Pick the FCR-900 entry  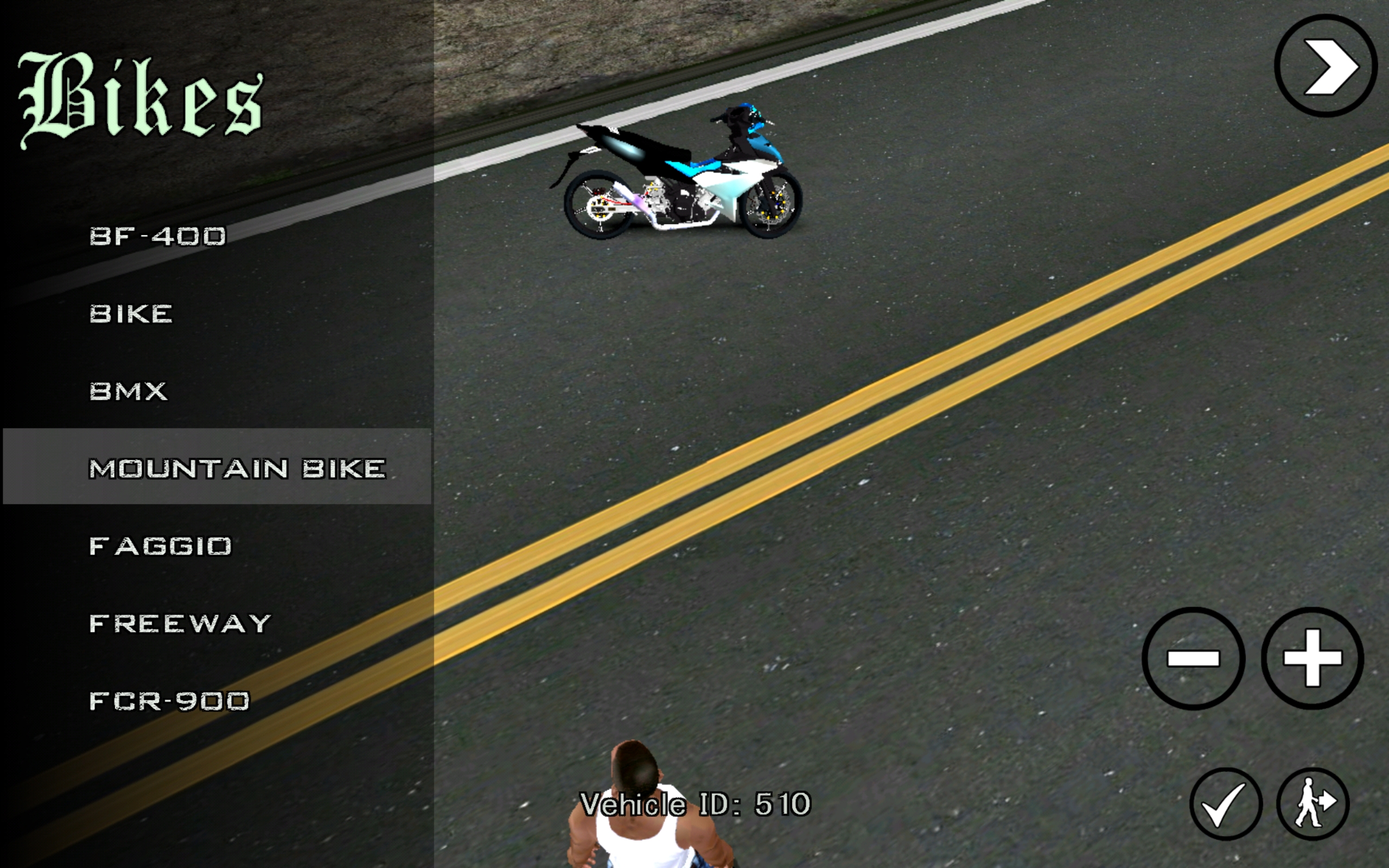[170, 701]
